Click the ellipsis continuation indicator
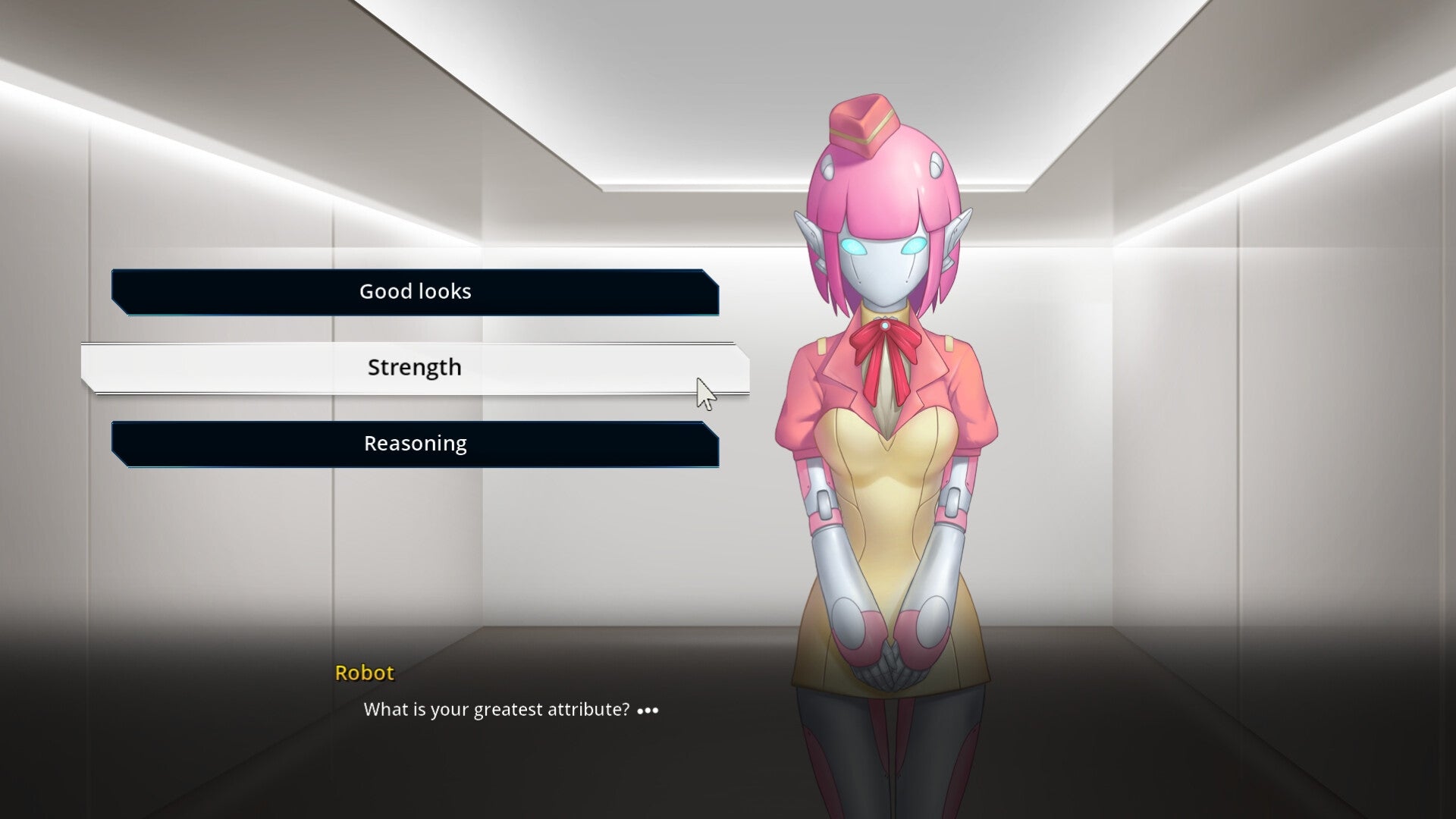This screenshot has height=819, width=1456. [648, 711]
